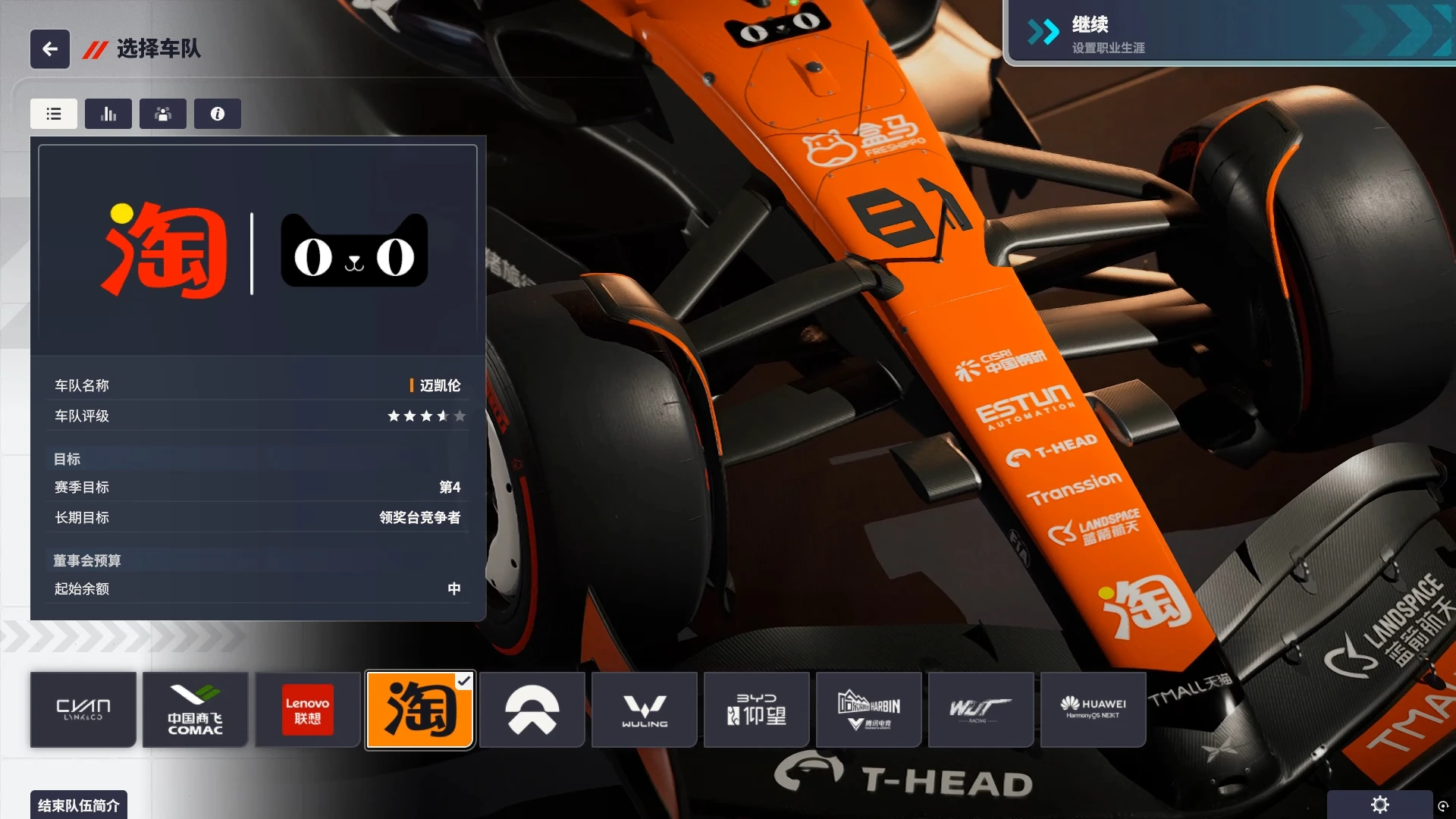Continue to career setup
This screenshot has height=819, width=1456.
1228,34
